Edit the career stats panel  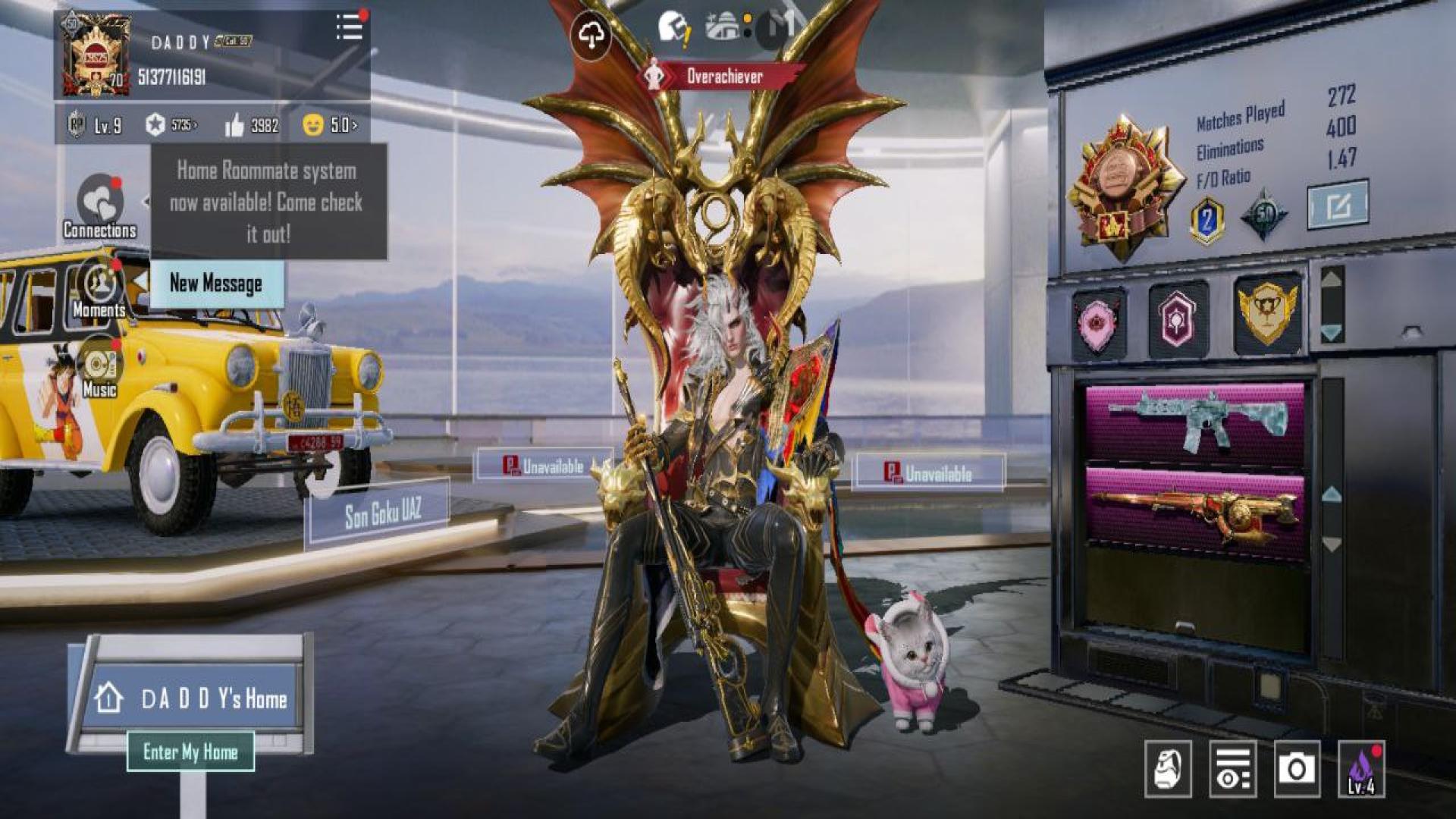pyautogui.click(x=1338, y=204)
